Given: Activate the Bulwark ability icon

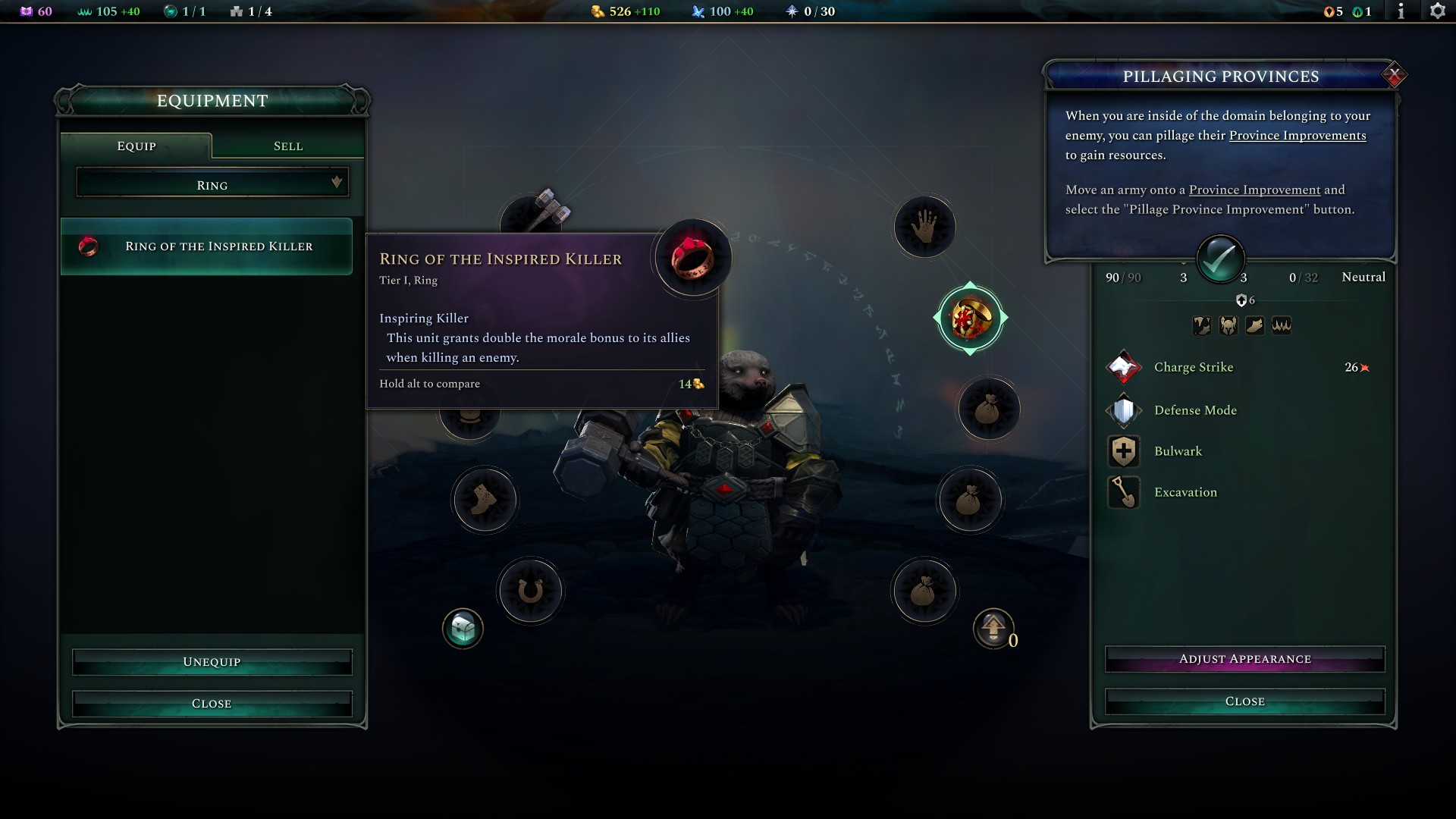Looking at the screenshot, I should pos(1124,450).
